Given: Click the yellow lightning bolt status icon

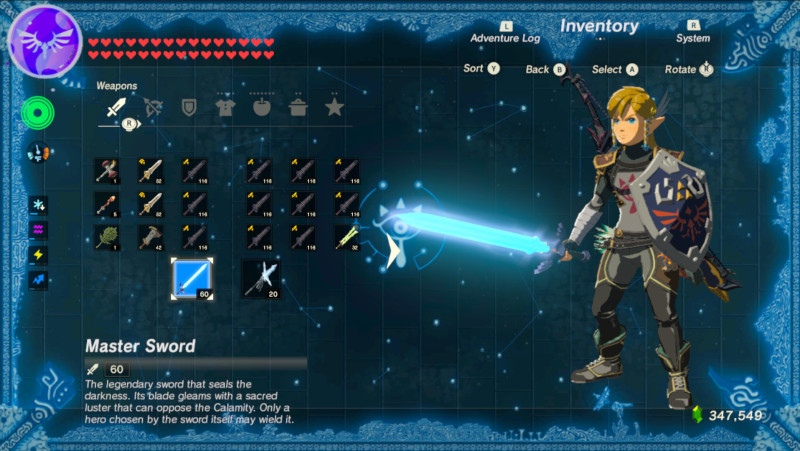Looking at the screenshot, I should tap(39, 254).
